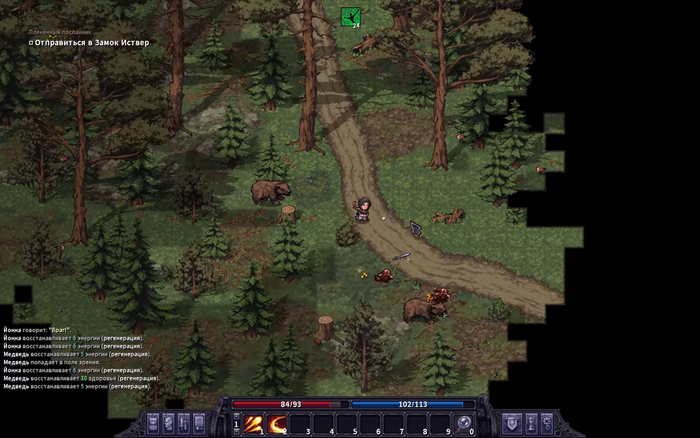The image size is (700, 438).
Task: Click the quest objective to travel to Istver Castle
Action: pos(91,42)
